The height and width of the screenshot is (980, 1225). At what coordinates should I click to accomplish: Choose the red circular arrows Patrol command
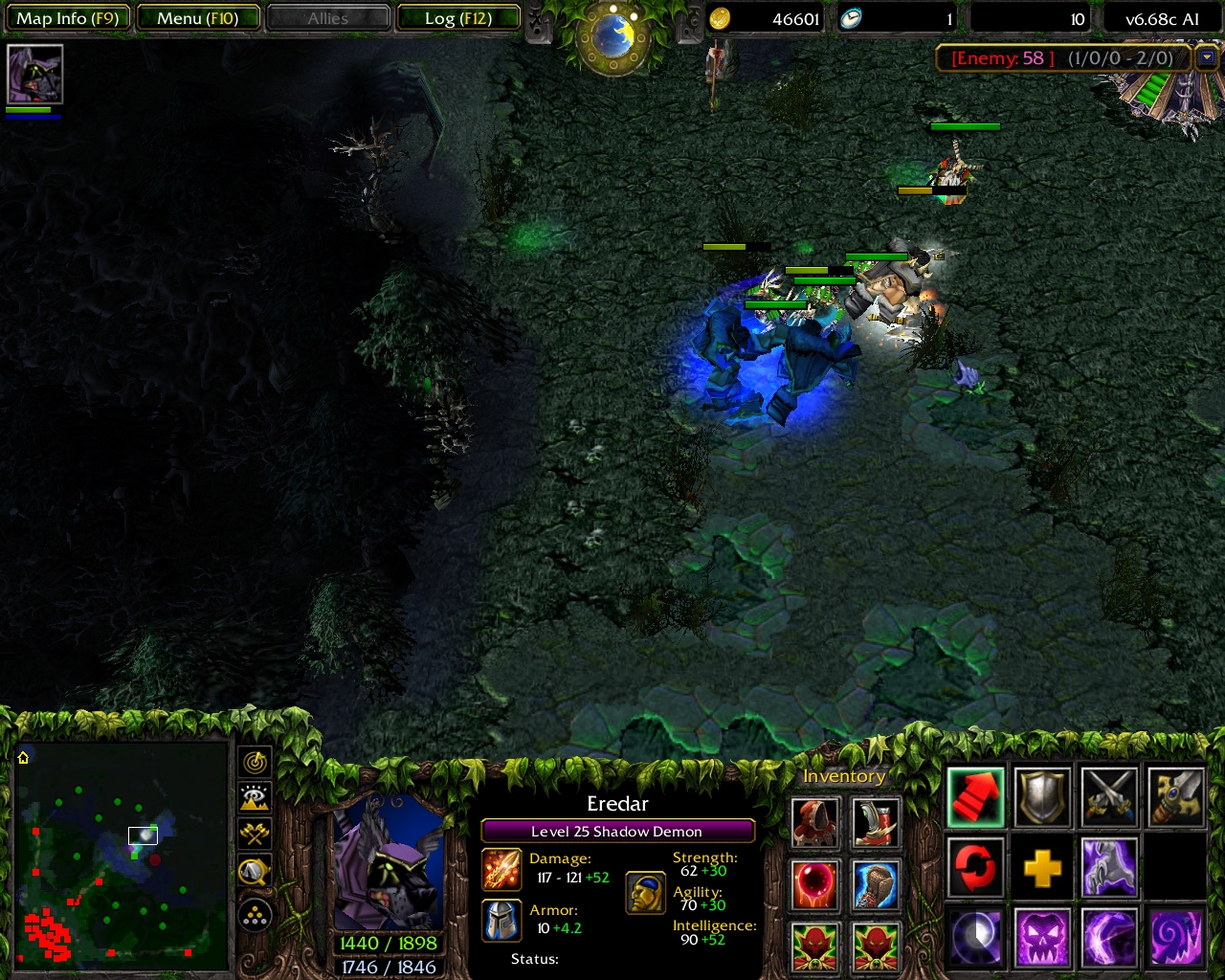pos(975,868)
